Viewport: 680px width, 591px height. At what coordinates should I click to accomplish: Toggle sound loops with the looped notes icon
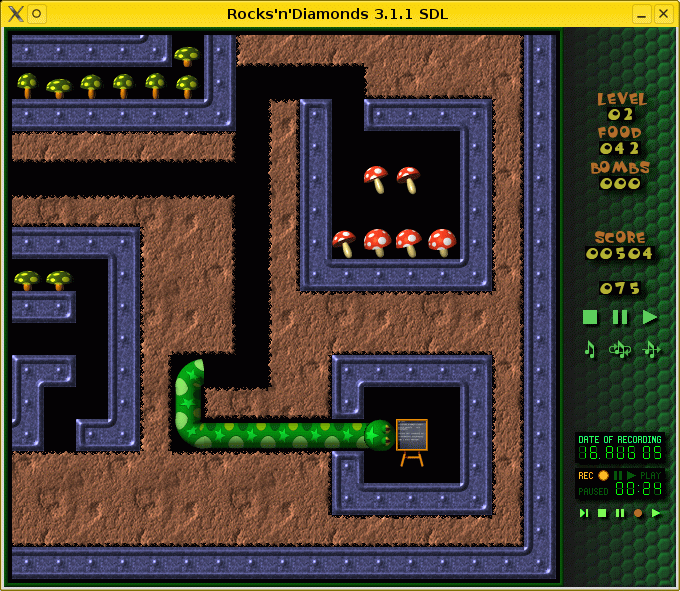coord(620,349)
